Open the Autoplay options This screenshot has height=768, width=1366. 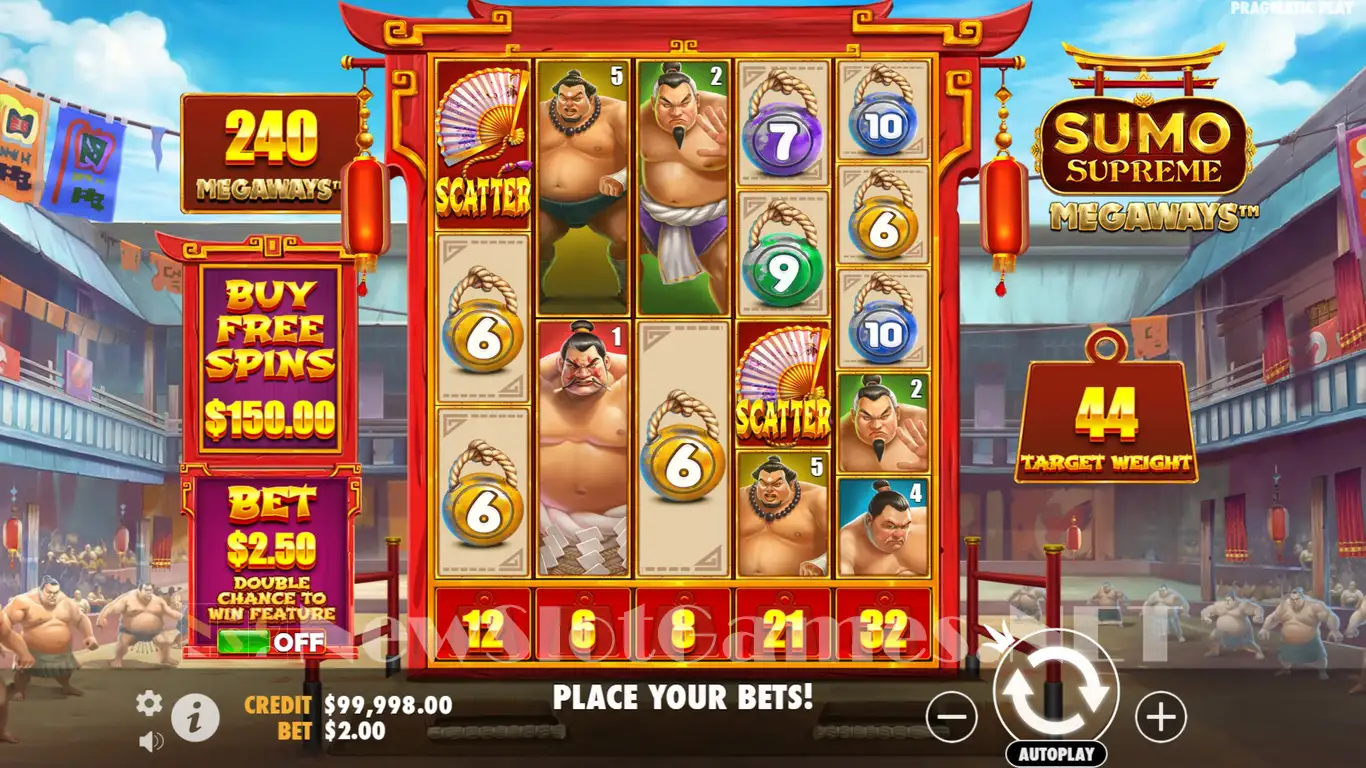tap(1056, 754)
